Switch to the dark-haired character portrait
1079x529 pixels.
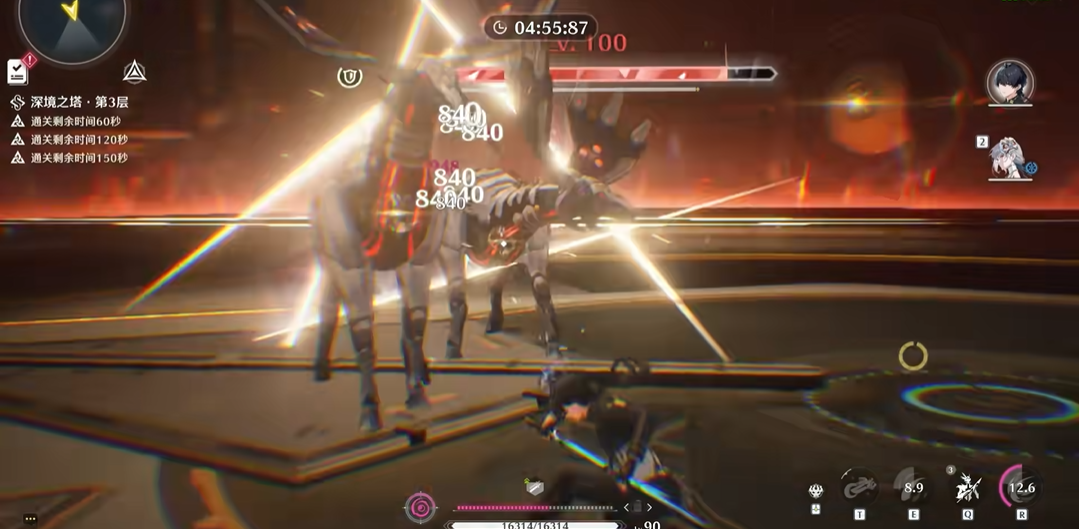1009,82
